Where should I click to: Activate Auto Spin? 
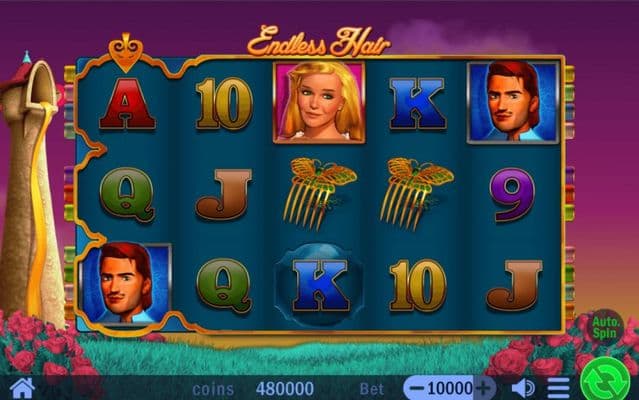[606, 326]
